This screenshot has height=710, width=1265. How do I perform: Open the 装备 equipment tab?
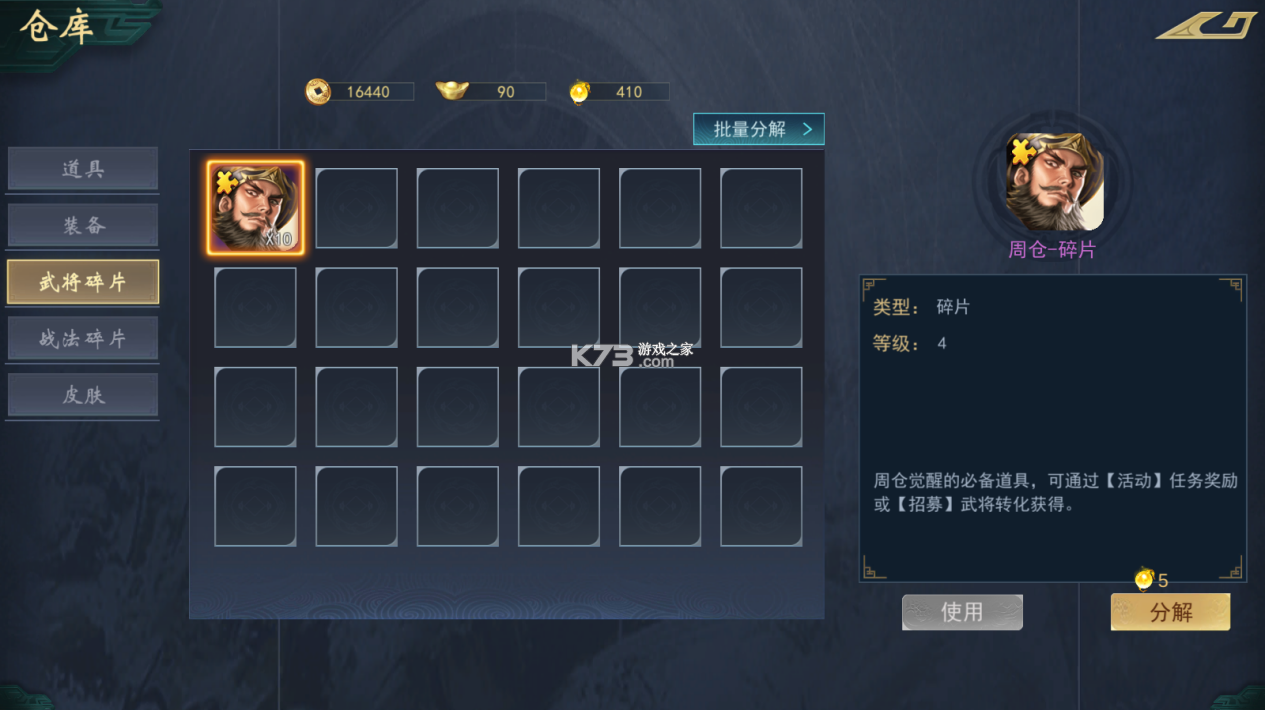click(x=83, y=225)
